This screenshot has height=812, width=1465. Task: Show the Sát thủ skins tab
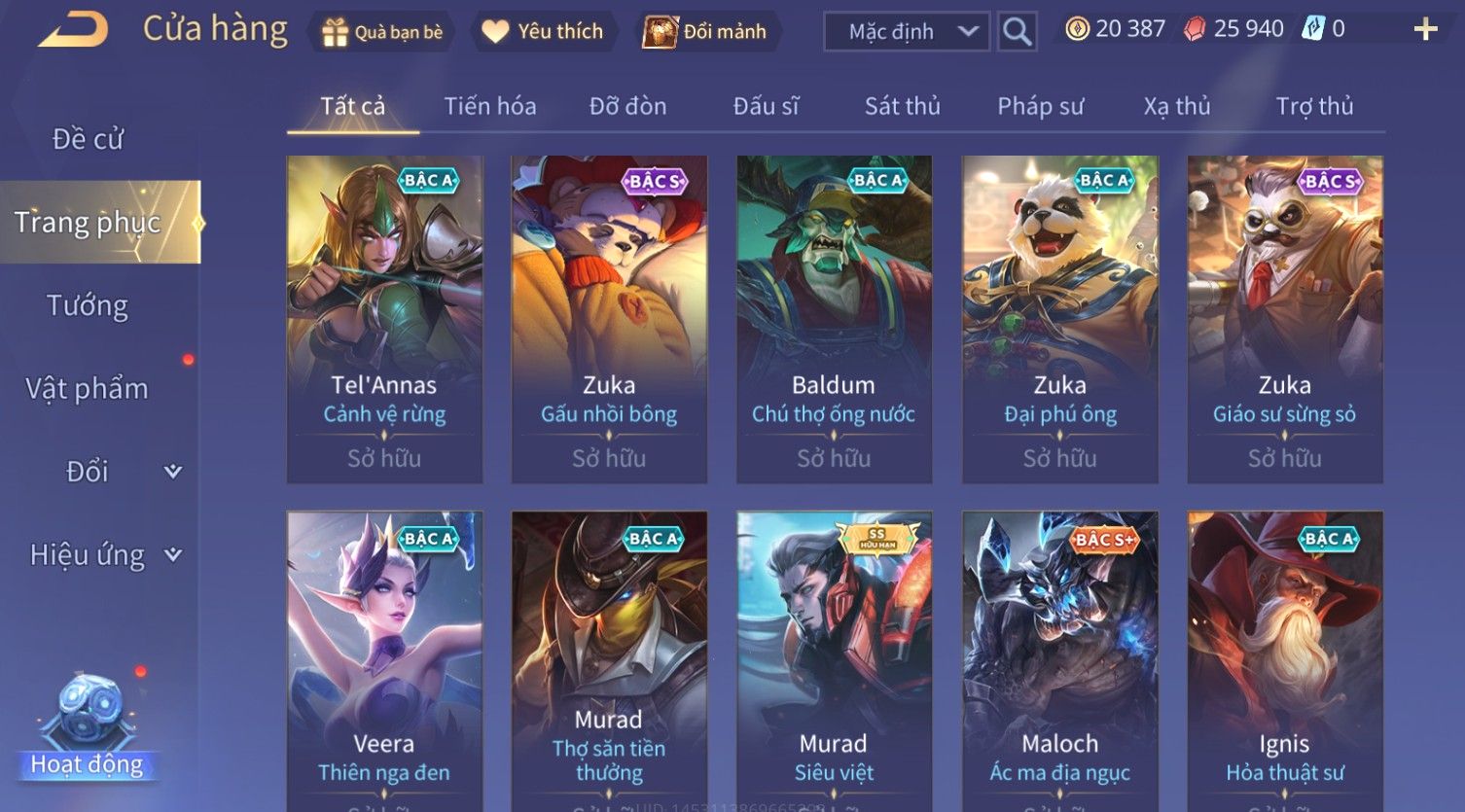[x=902, y=106]
